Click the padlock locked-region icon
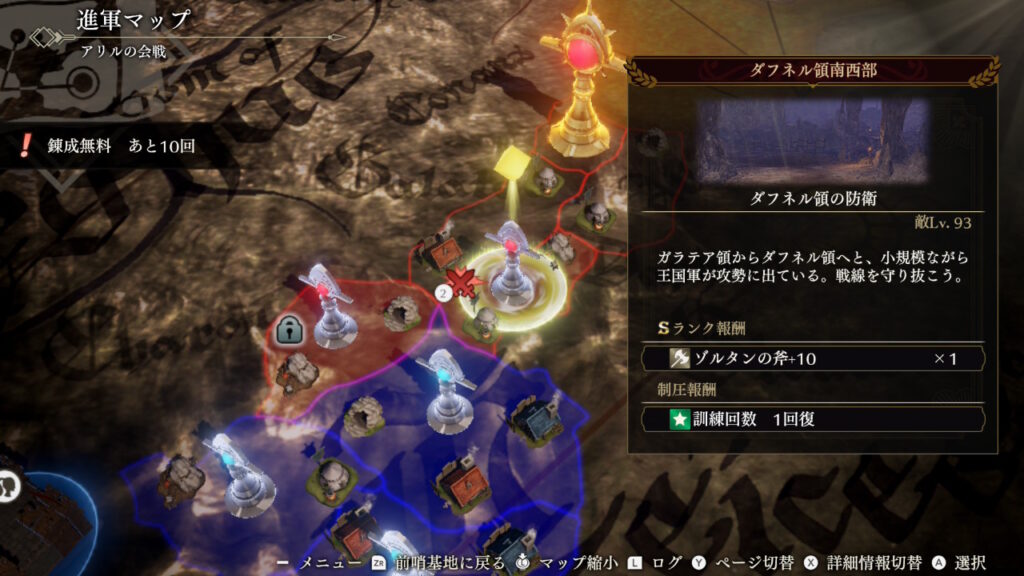Image resolution: width=1024 pixels, height=576 pixels. point(290,330)
